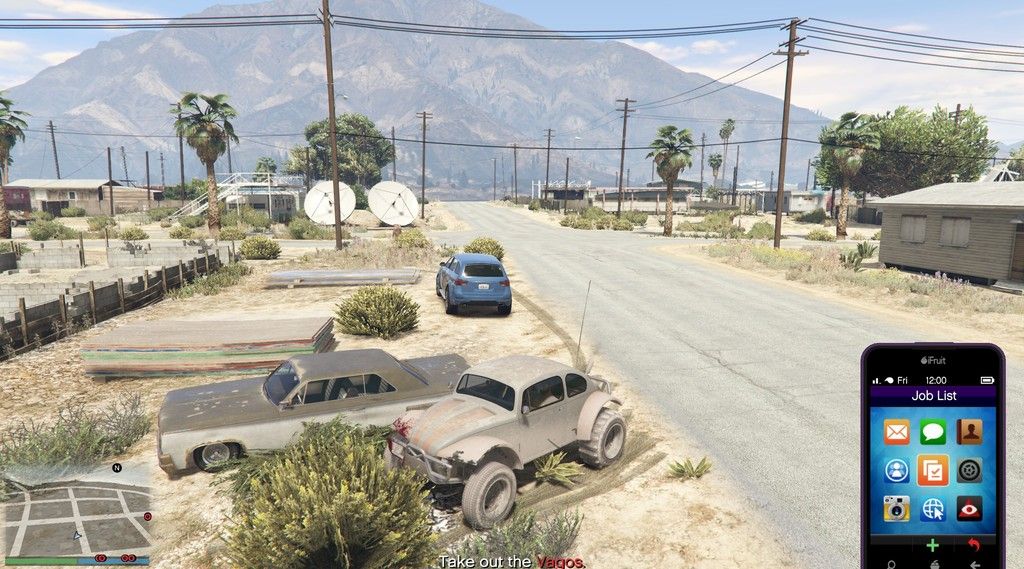Select the orange Job List app
Viewport: 1024px width, 569px height.
pos(933,470)
